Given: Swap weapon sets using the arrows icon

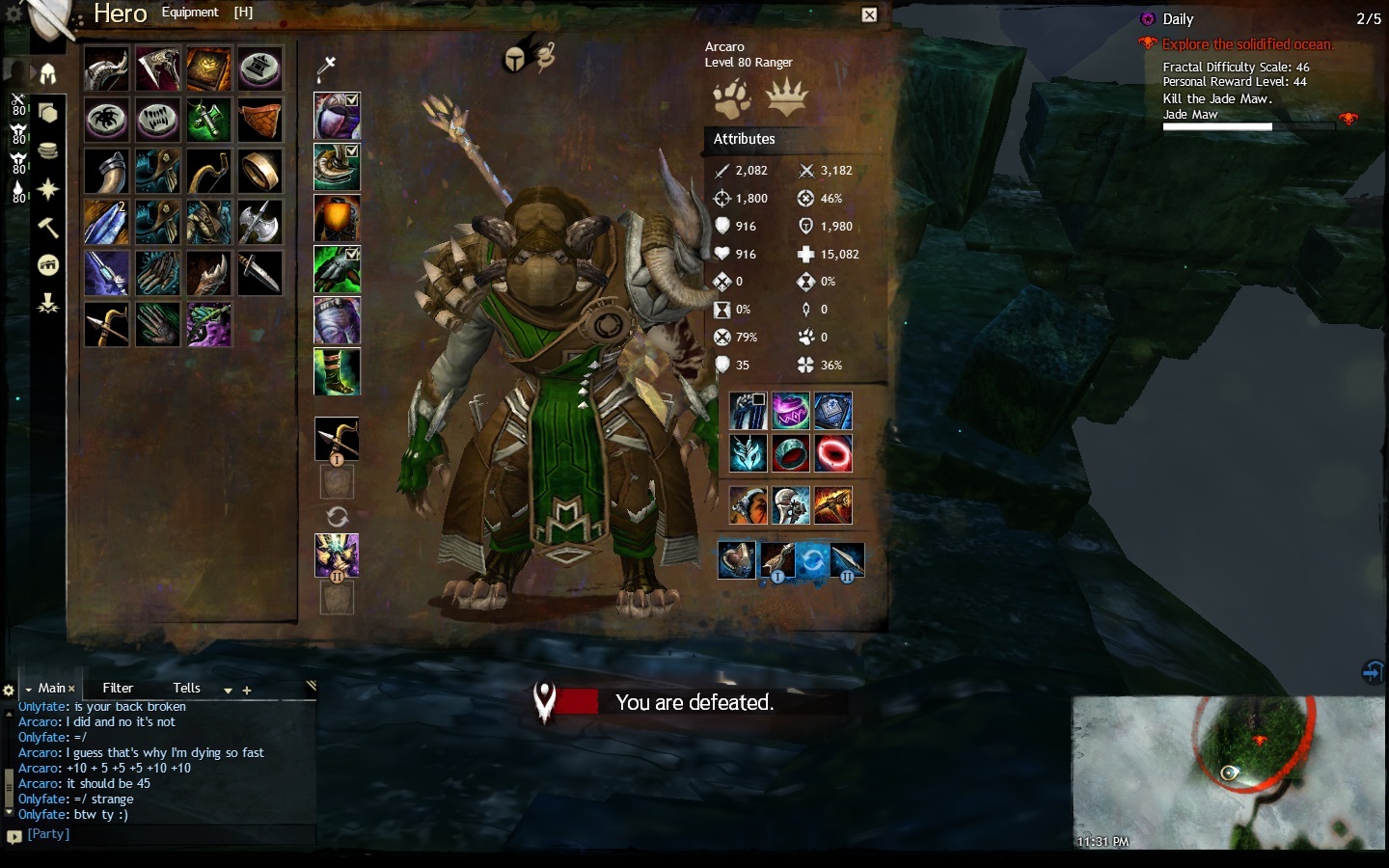Looking at the screenshot, I should tap(337, 516).
